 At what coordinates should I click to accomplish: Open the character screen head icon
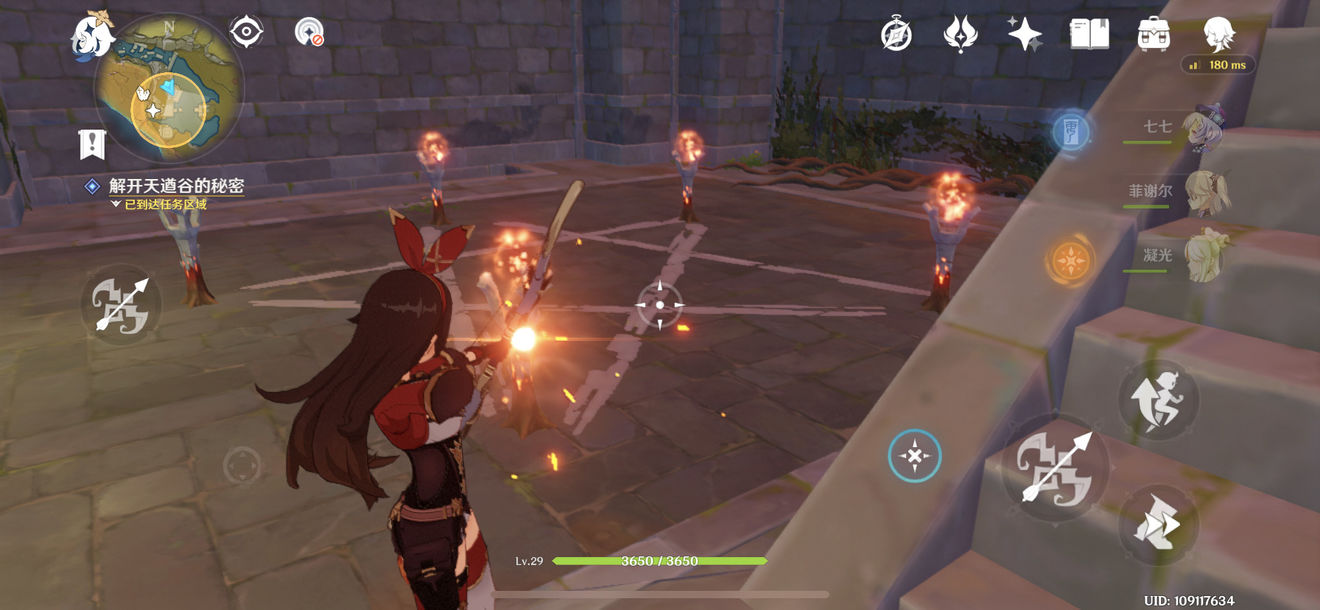point(1218,34)
